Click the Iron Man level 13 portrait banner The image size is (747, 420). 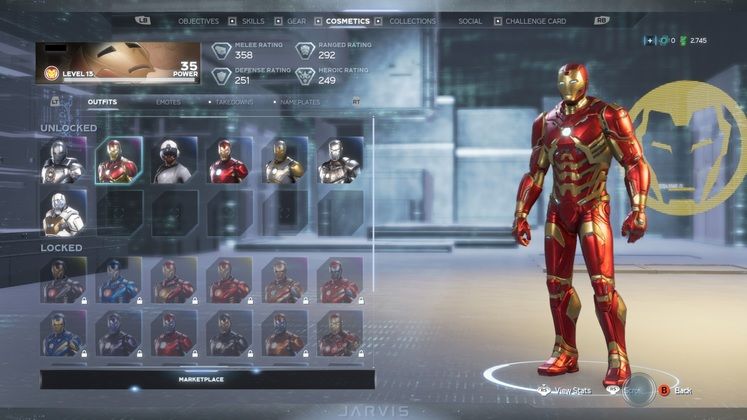coord(119,63)
